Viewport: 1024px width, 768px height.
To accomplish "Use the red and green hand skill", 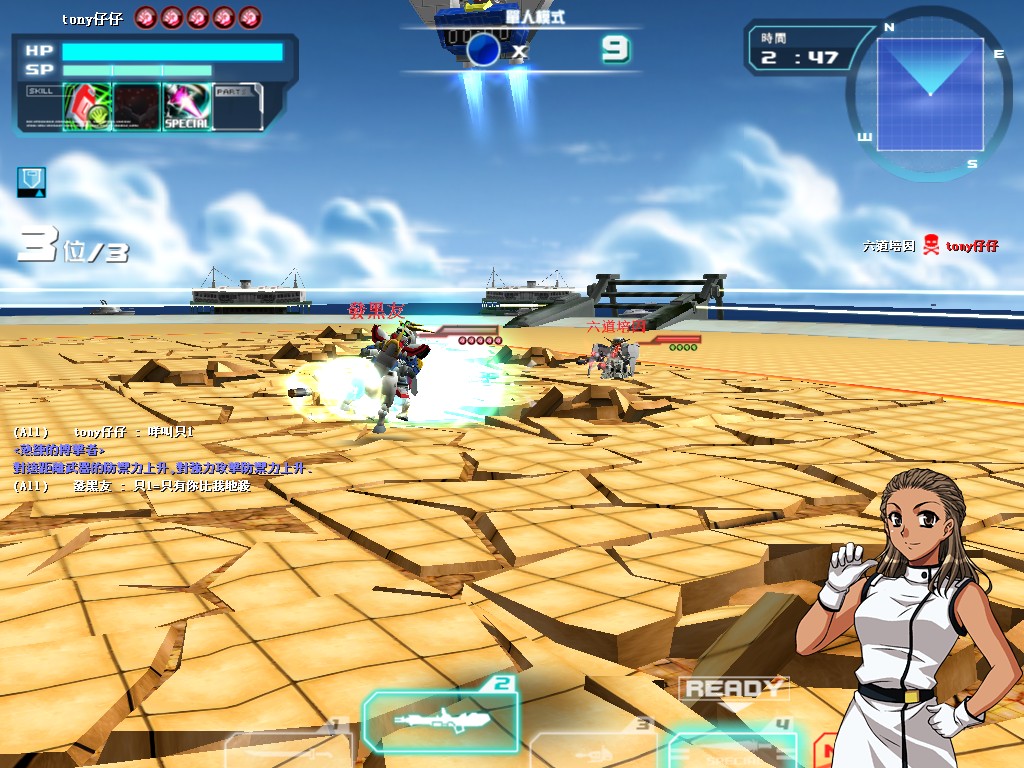I will (87, 106).
